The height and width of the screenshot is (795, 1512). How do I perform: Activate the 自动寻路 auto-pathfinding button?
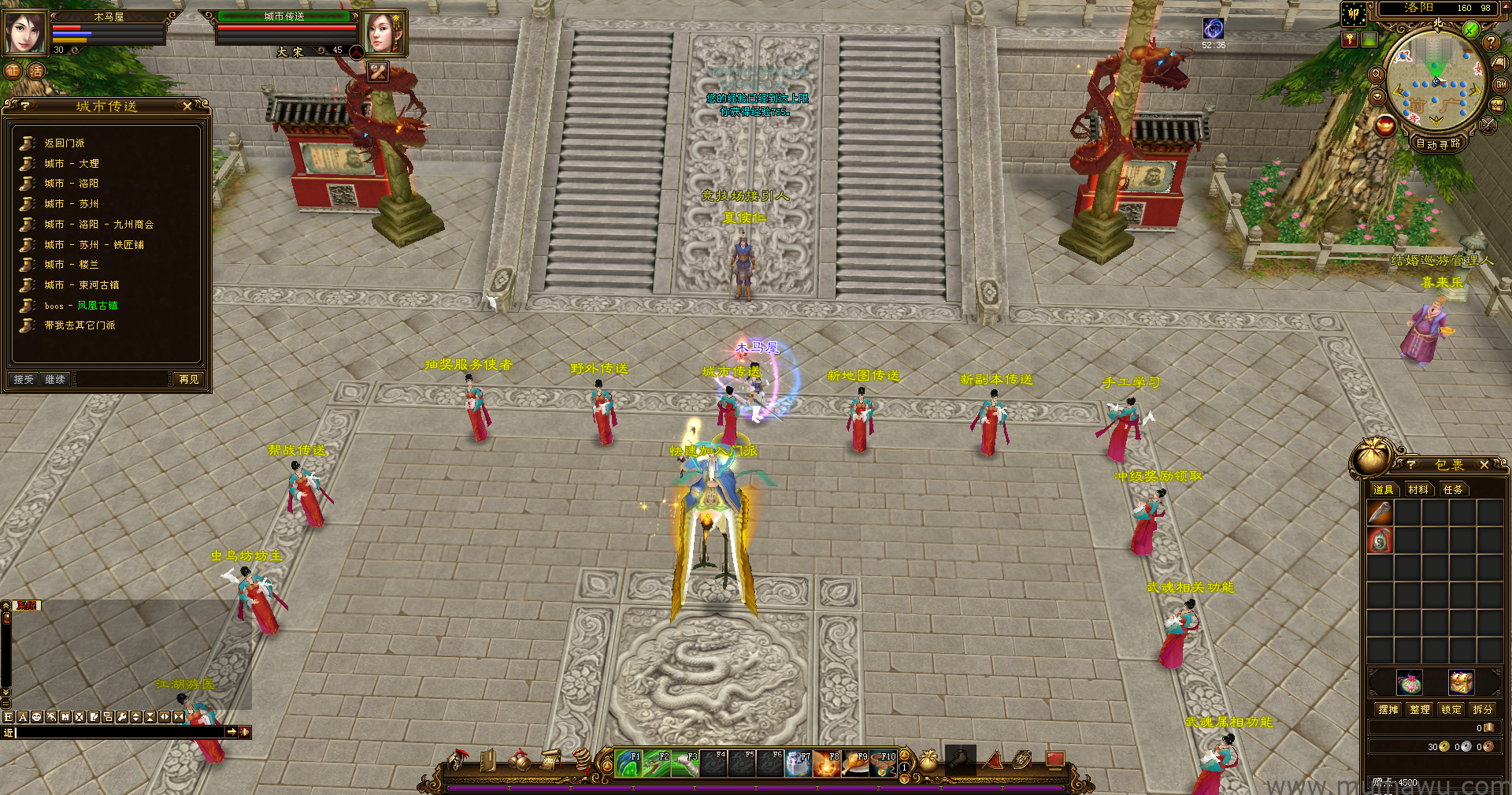pyautogui.click(x=1438, y=143)
